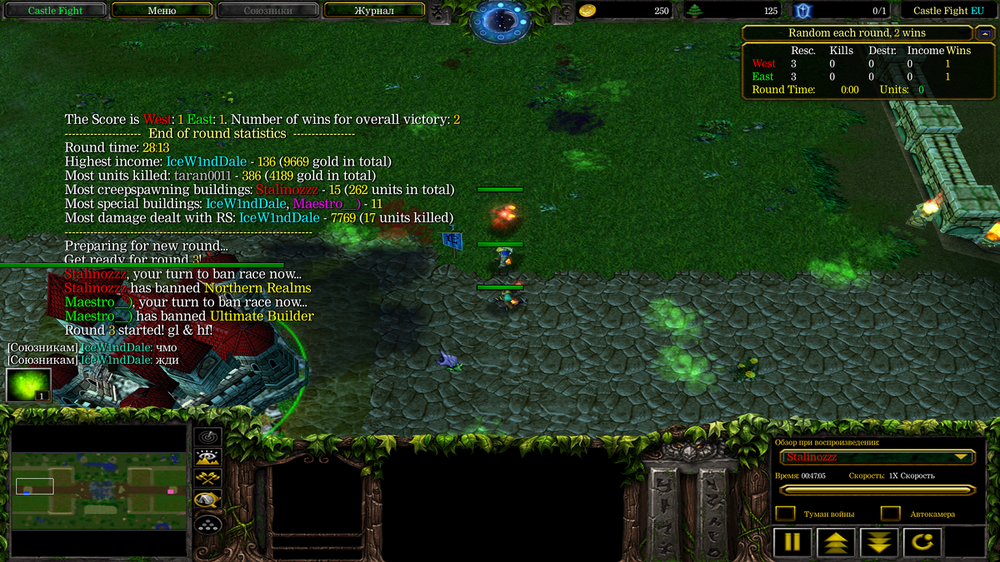Toggle the minimap terrain display button
This screenshot has height=562, width=1000.
pyautogui.click(x=208, y=458)
